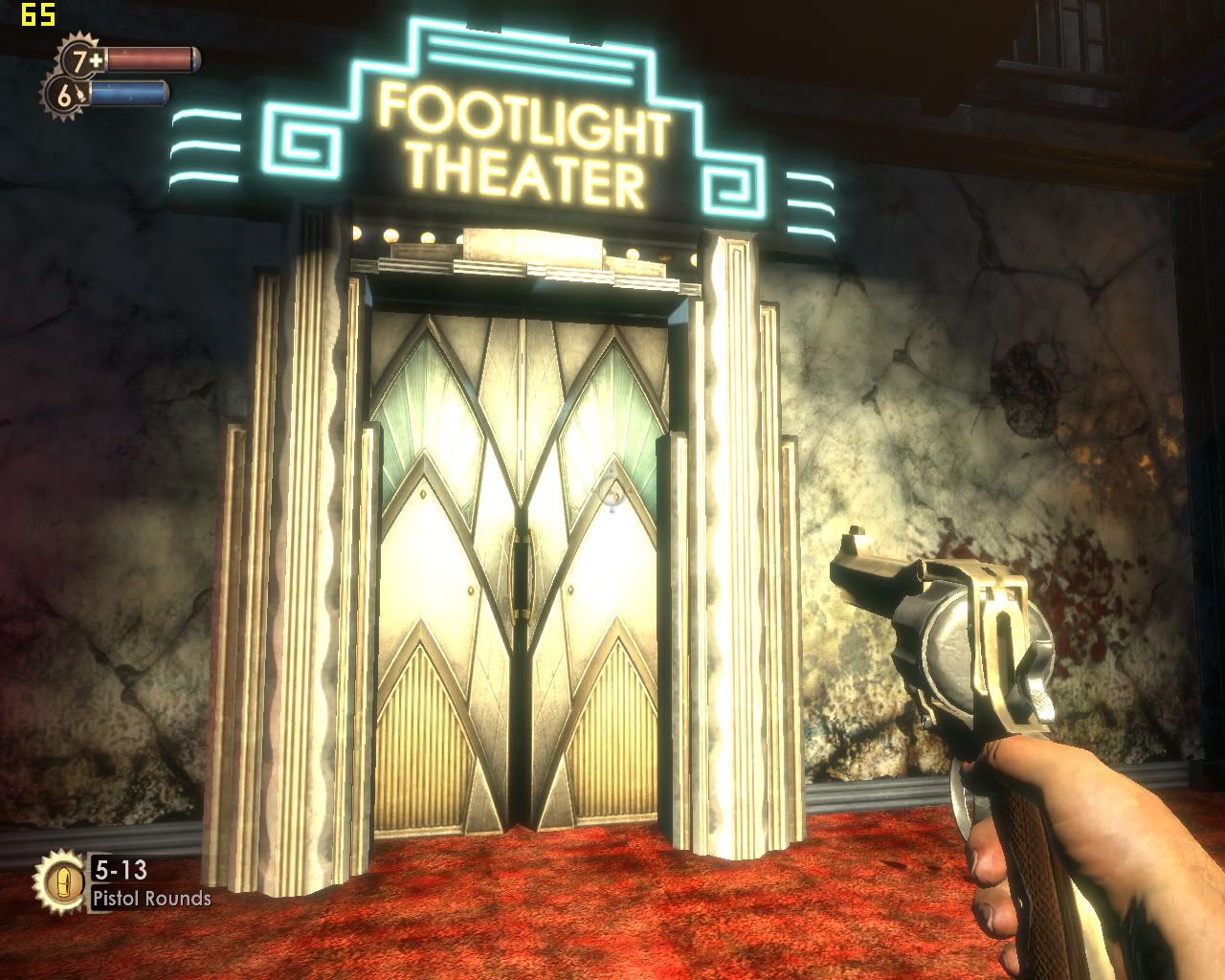This screenshot has height=980, width=1225.
Task: Select the EVE hypo count gear icon
Action: pos(65,96)
